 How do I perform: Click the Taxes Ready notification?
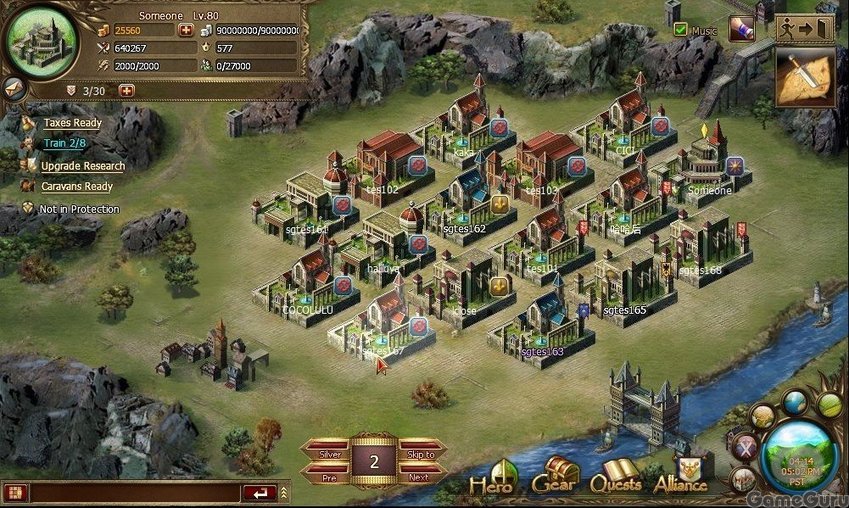coord(71,123)
